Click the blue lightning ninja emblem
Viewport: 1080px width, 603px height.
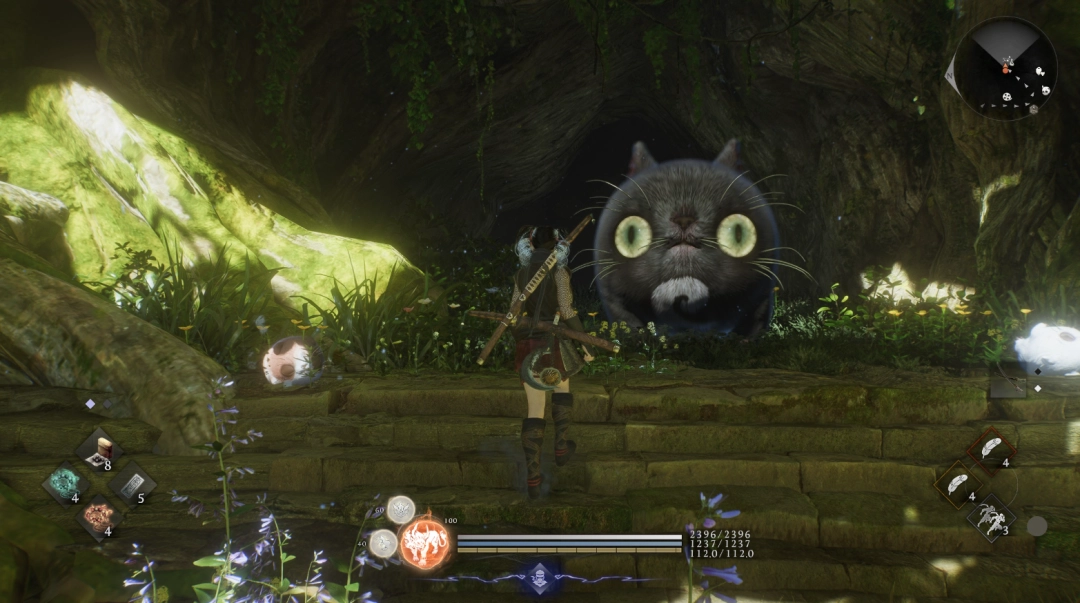point(541,578)
